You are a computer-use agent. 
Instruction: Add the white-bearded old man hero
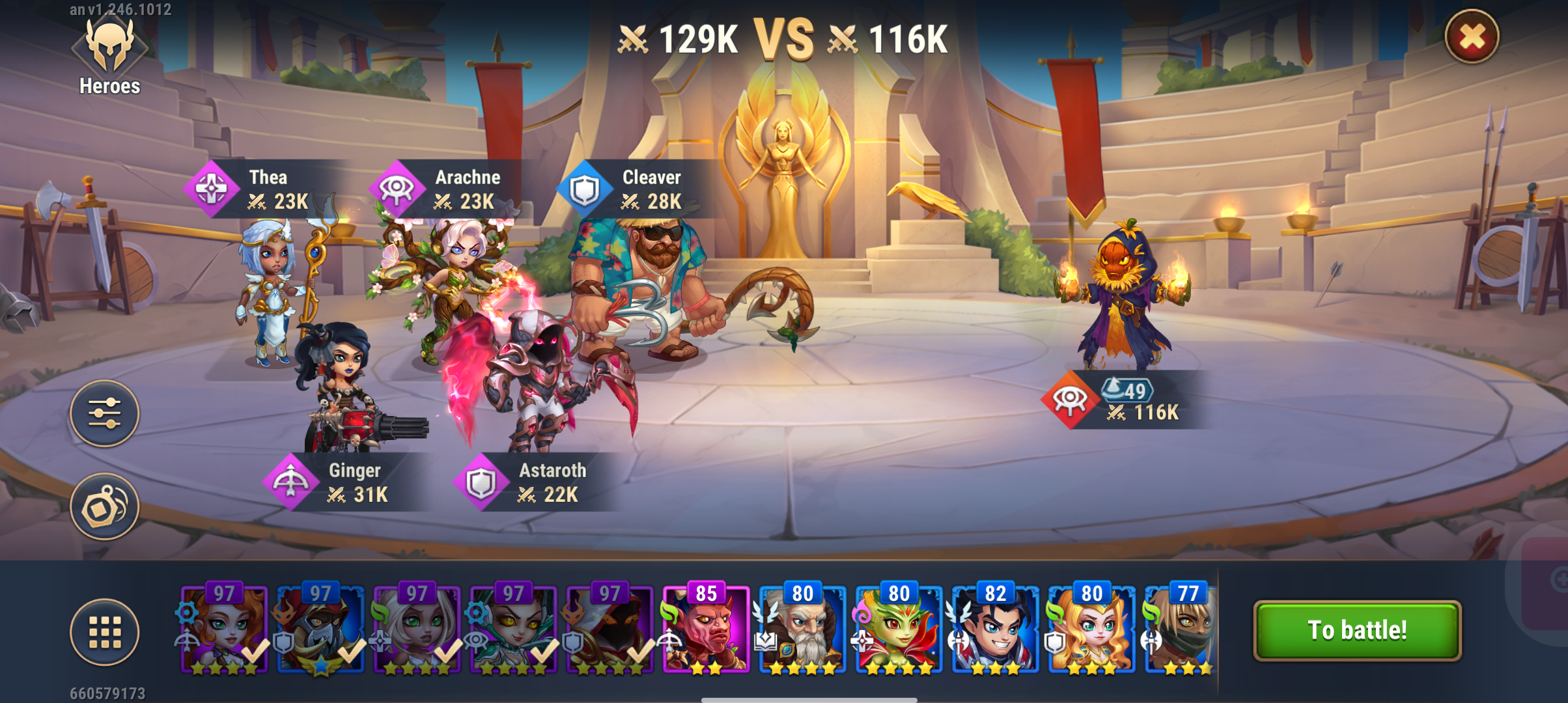pos(802,629)
